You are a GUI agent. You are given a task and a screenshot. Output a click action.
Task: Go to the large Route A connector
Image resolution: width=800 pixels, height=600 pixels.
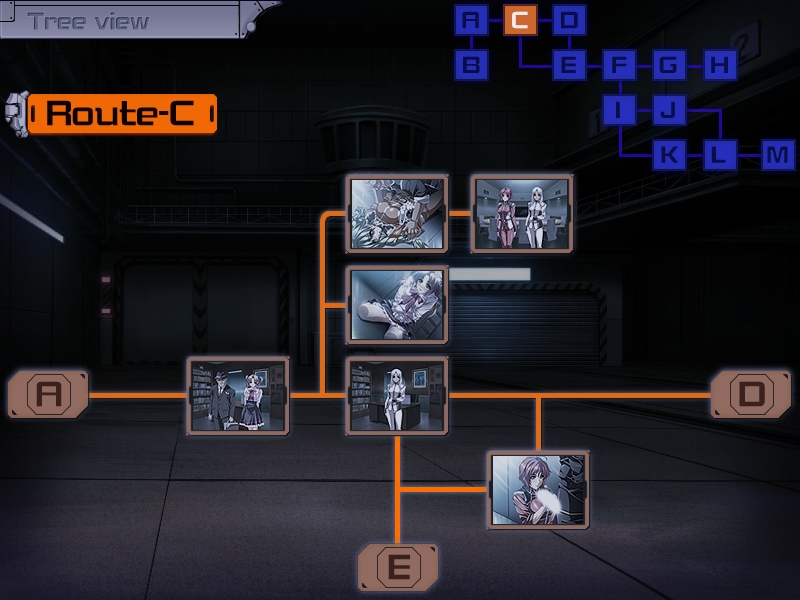(48, 394)
